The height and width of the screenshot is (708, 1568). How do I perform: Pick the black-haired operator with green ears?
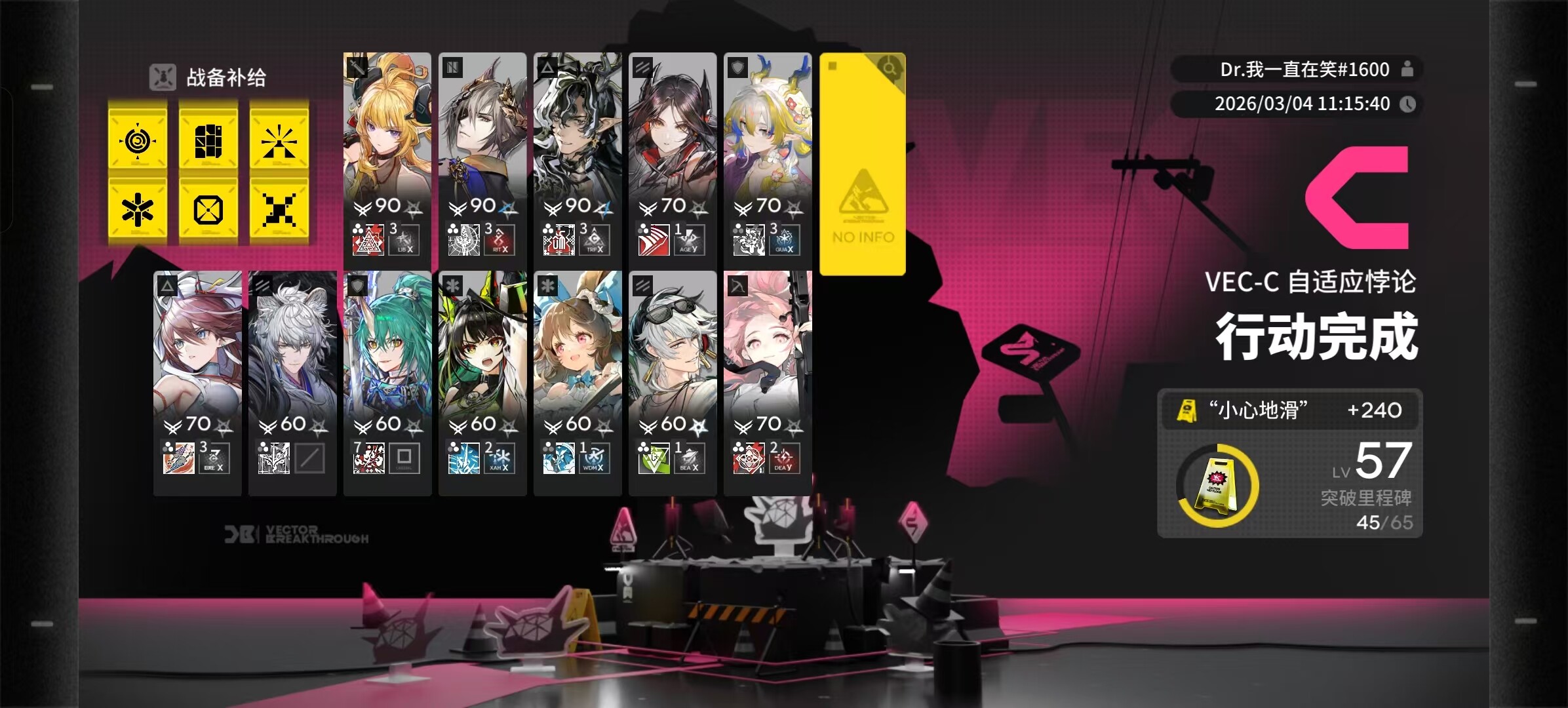point(482,377)
